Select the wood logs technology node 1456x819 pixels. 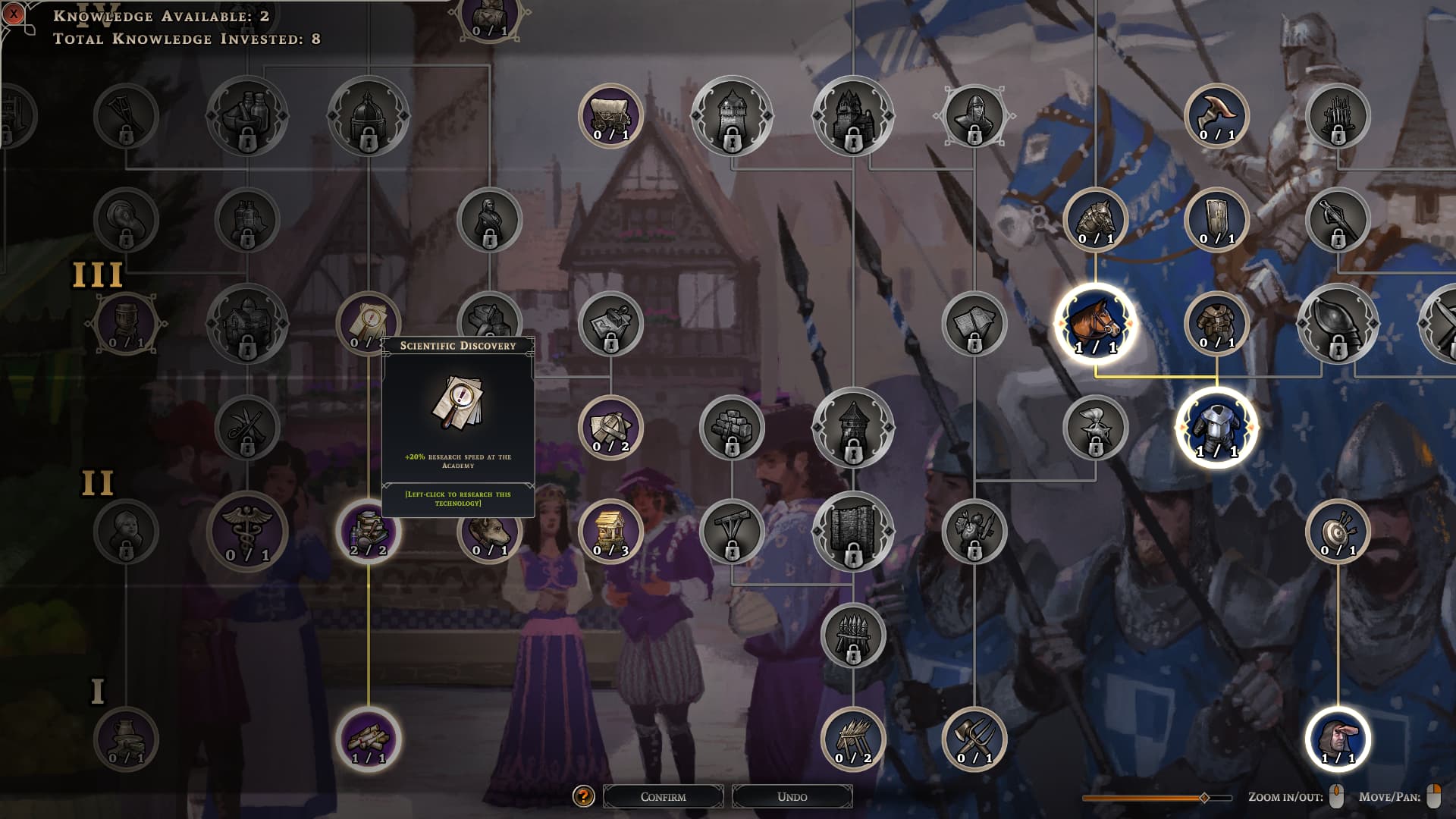369,739
